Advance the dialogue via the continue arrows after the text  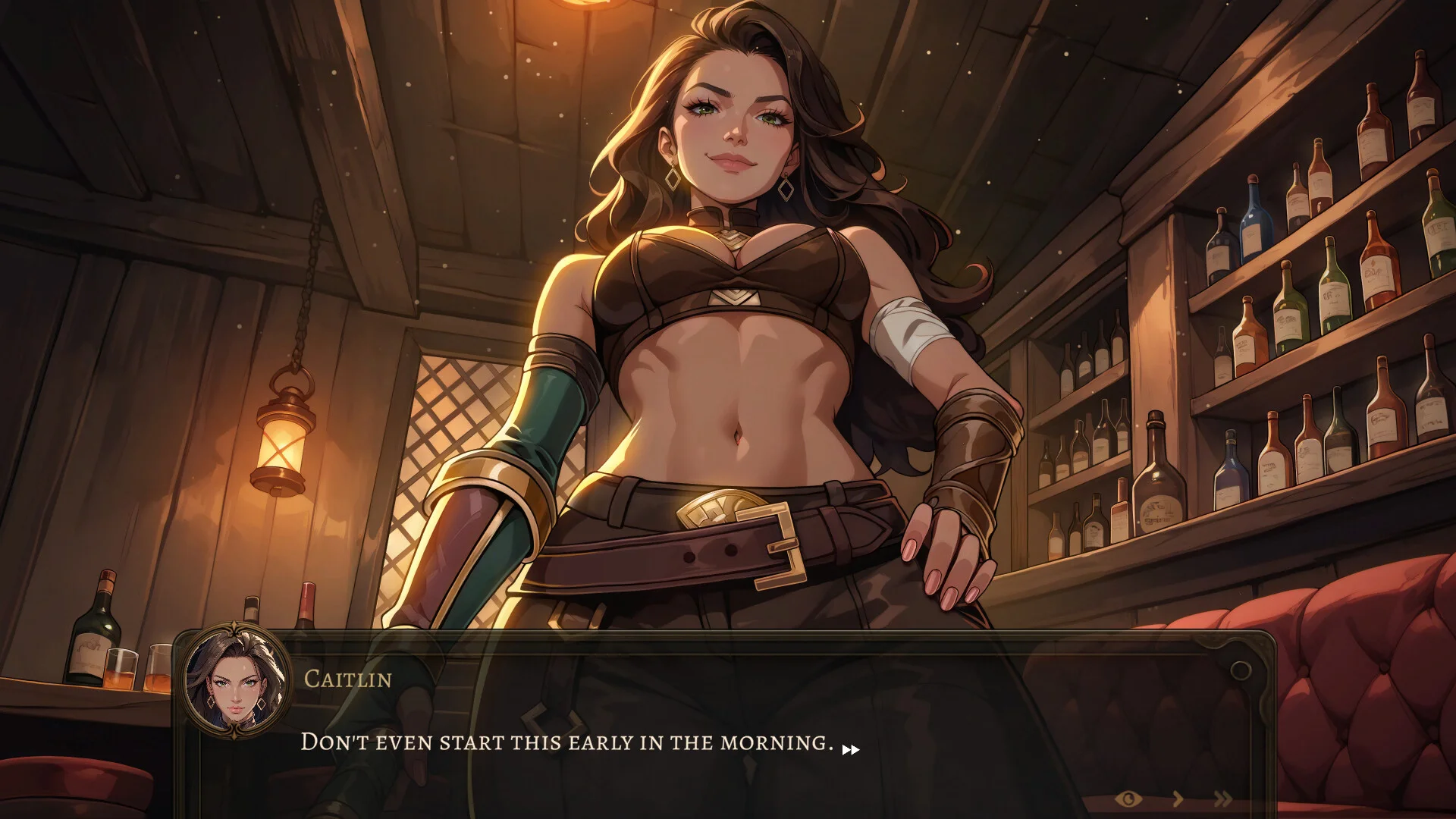pos(851,750)
